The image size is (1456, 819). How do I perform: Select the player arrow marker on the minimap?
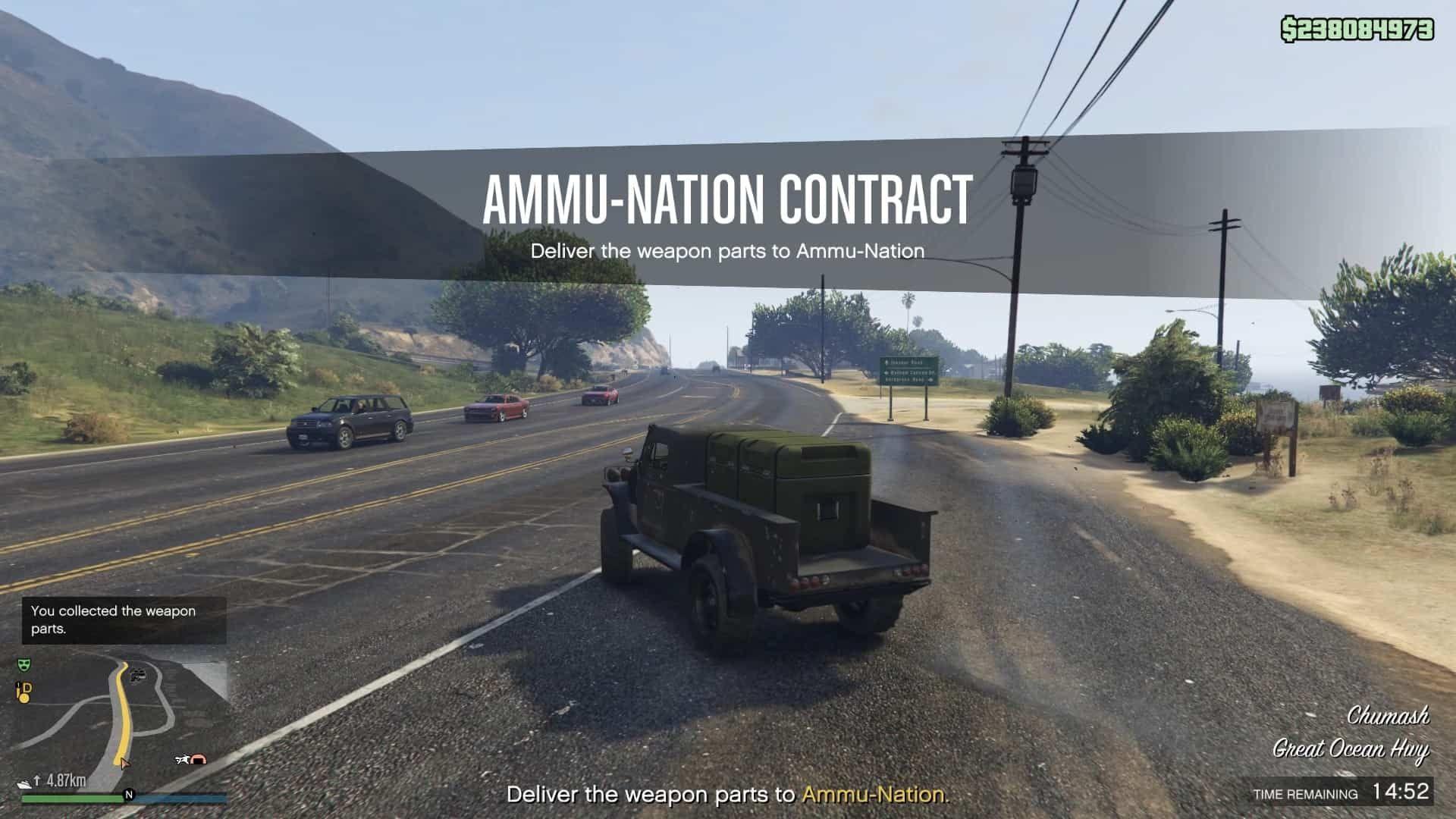(124, 764)
